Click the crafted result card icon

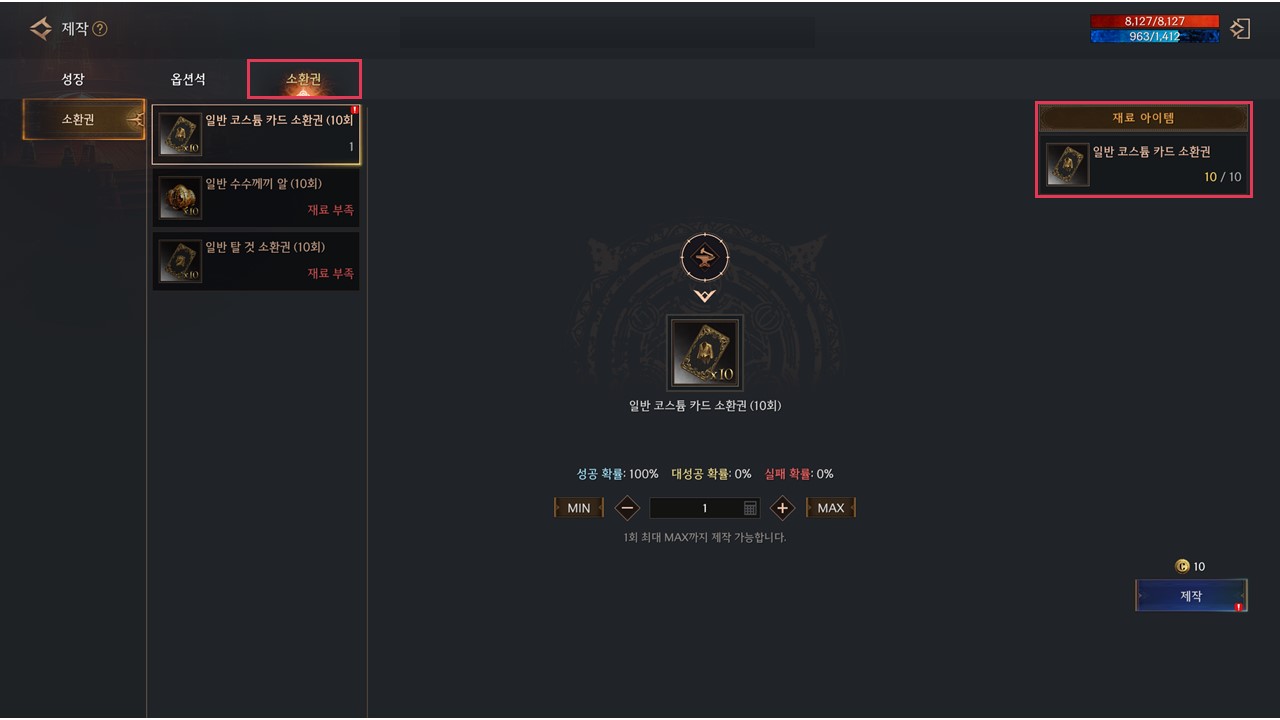(x=705, y=354)
